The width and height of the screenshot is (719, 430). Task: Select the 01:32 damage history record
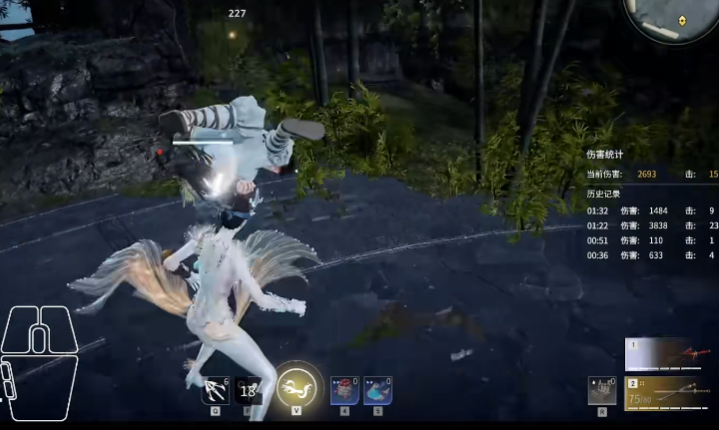point(650,211)
